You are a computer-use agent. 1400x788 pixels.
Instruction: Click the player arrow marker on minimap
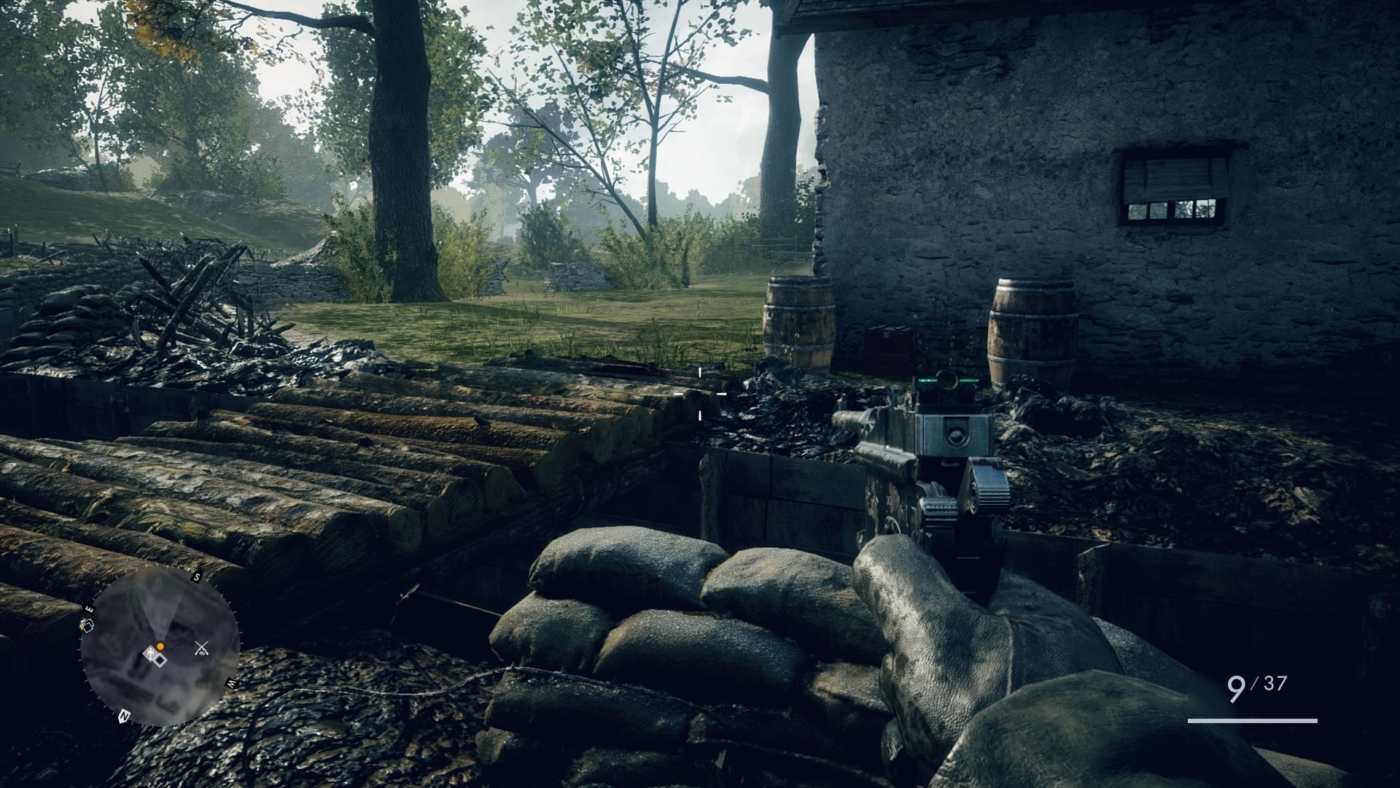click(x=150, y=653)
